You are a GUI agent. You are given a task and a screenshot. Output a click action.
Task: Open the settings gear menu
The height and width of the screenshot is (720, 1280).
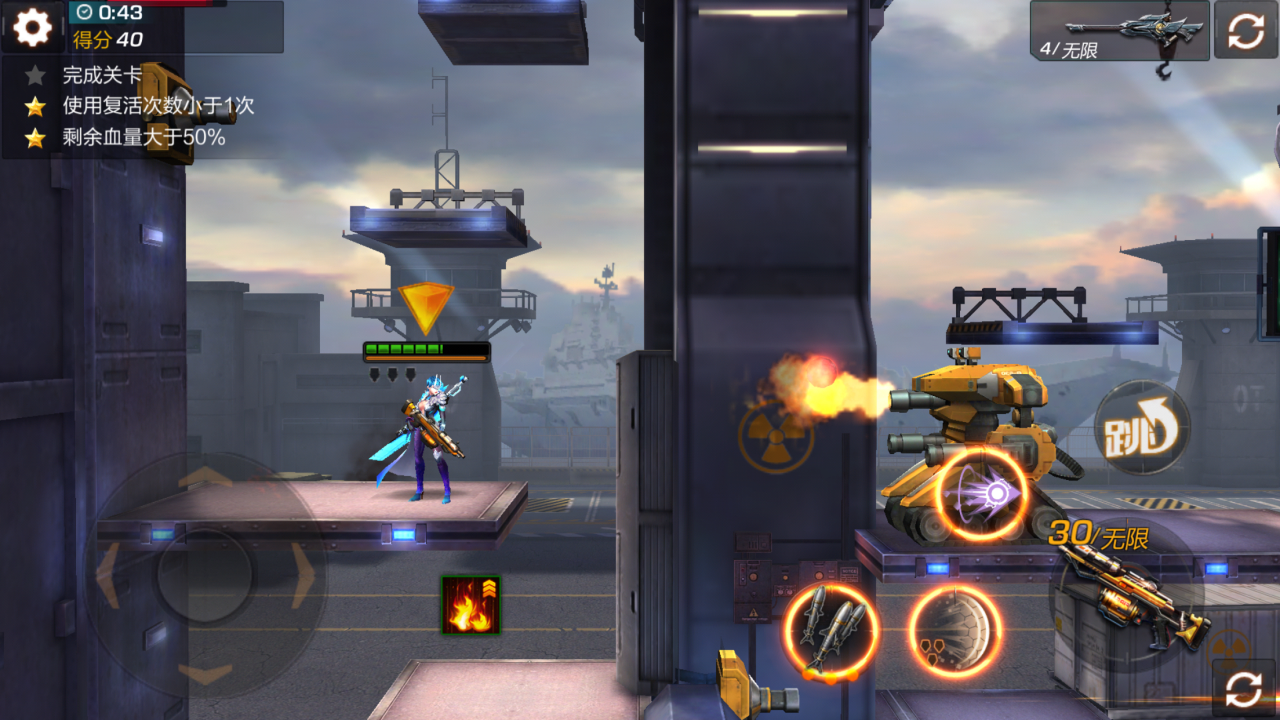click(x=31, y=27)
